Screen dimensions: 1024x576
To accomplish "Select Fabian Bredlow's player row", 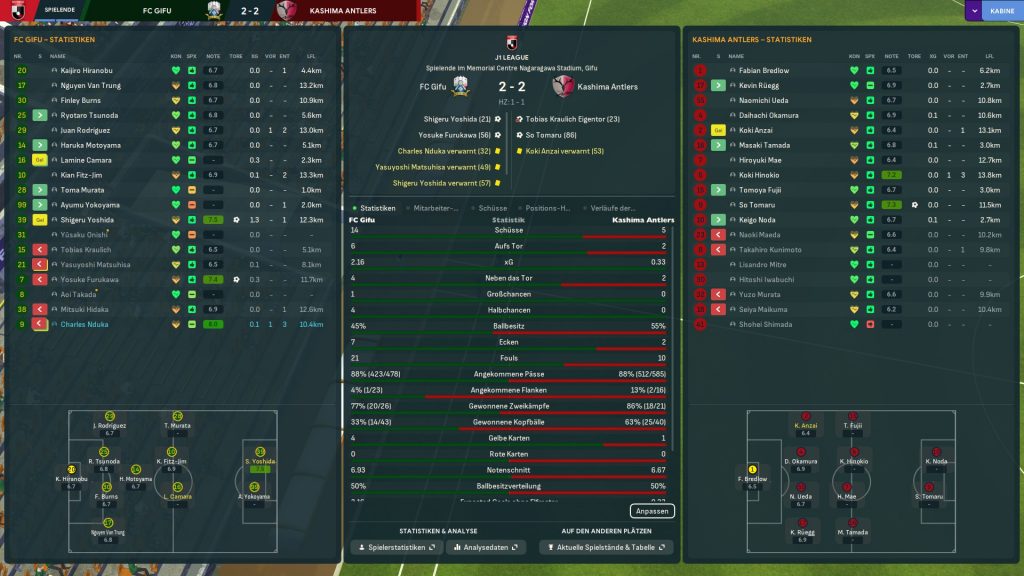I will point(764,71).
